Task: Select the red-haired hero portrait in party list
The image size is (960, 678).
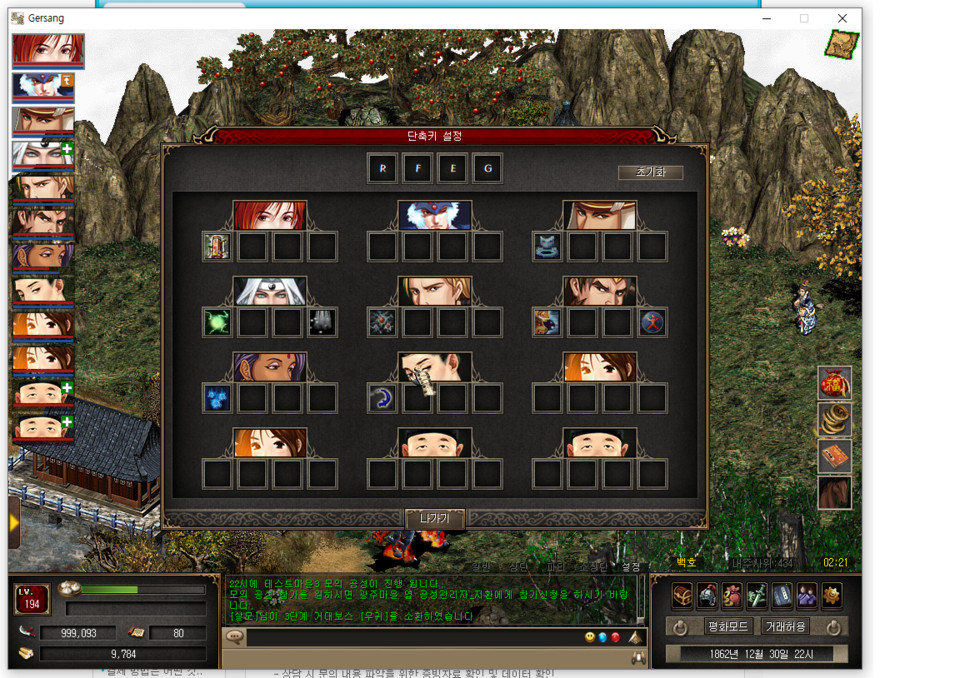Action: [48, 49]
